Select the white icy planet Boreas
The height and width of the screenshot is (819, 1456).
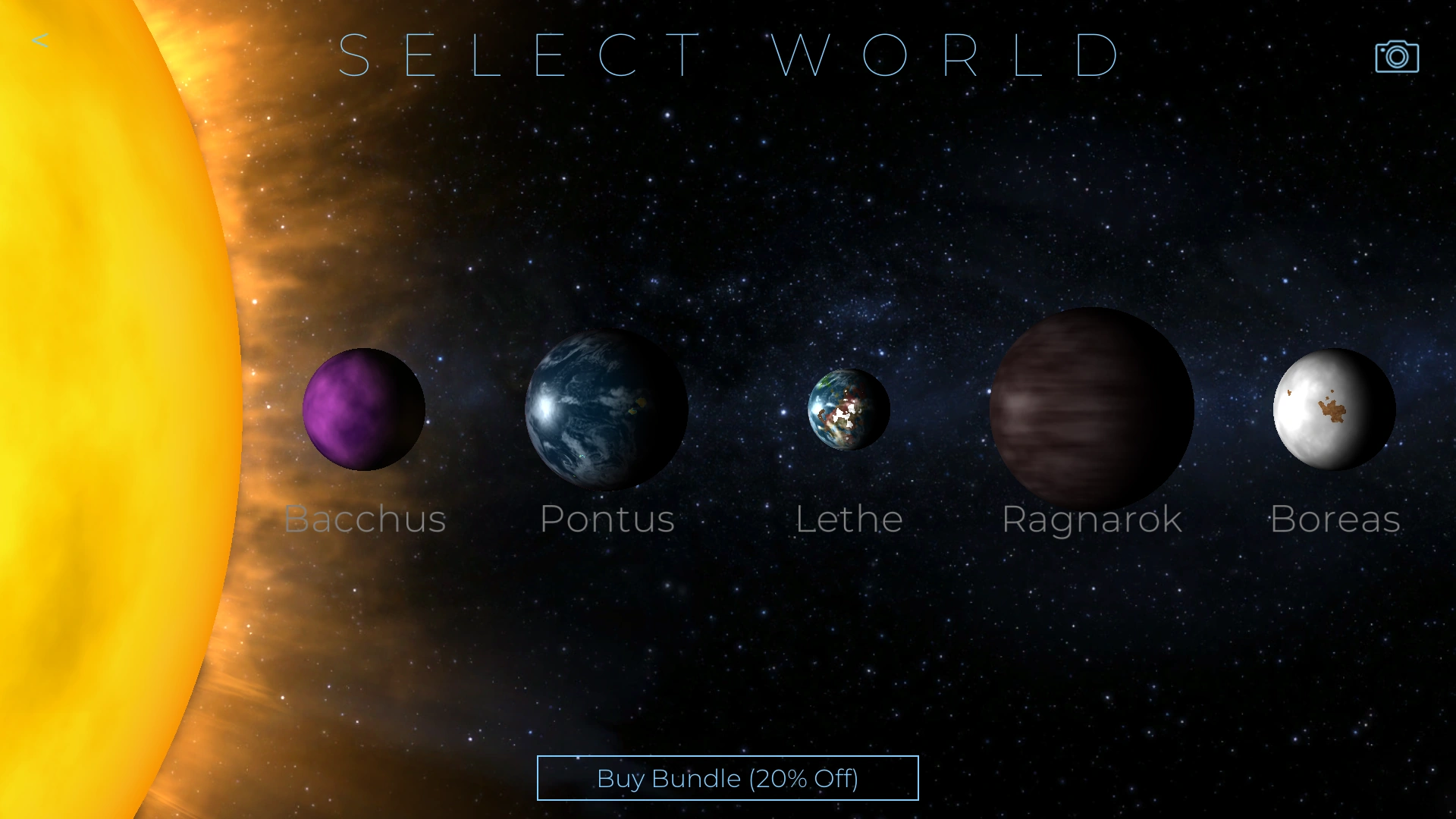point(1333,408)
